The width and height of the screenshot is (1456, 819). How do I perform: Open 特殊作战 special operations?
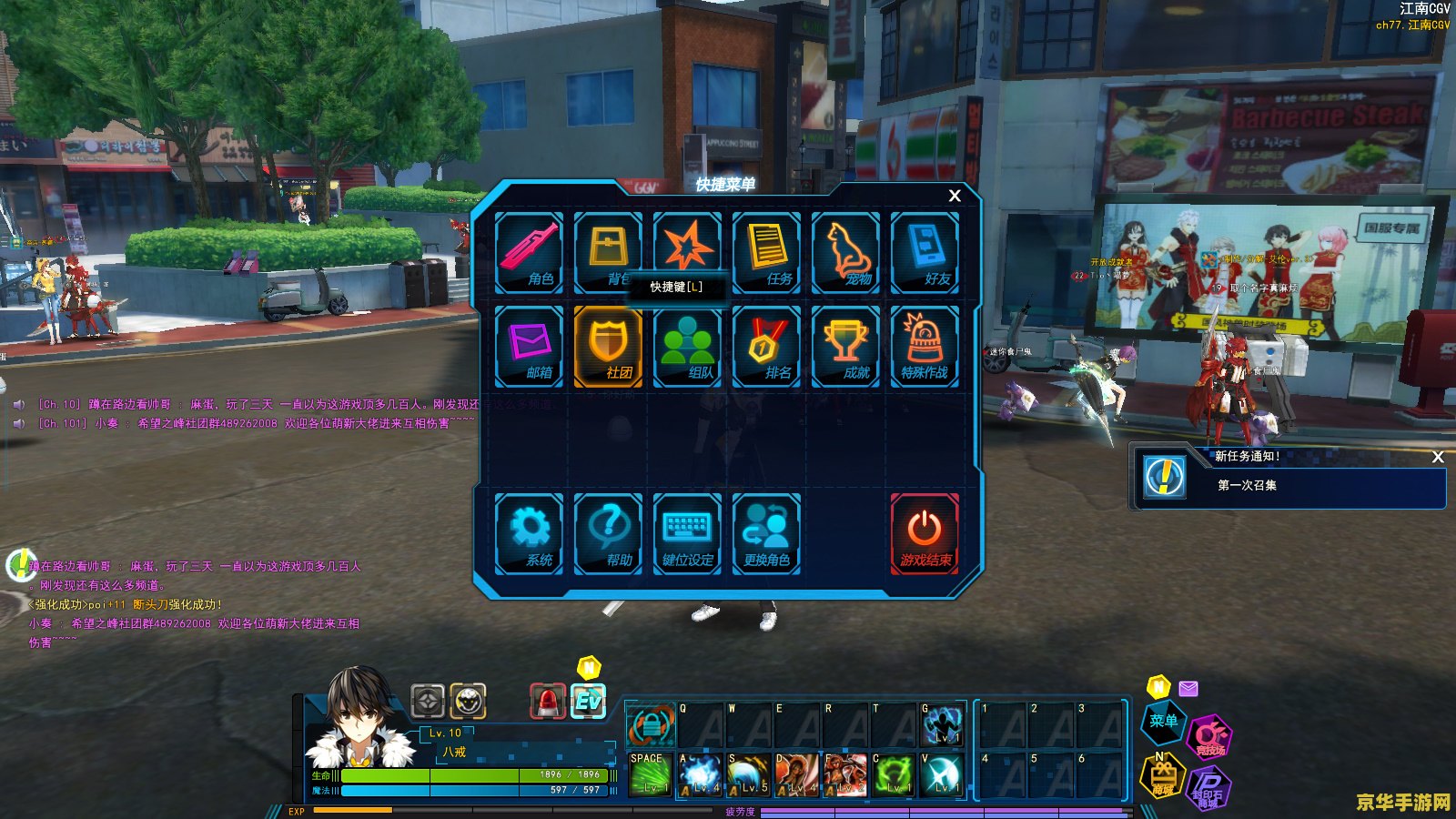[x=925, y=347]
